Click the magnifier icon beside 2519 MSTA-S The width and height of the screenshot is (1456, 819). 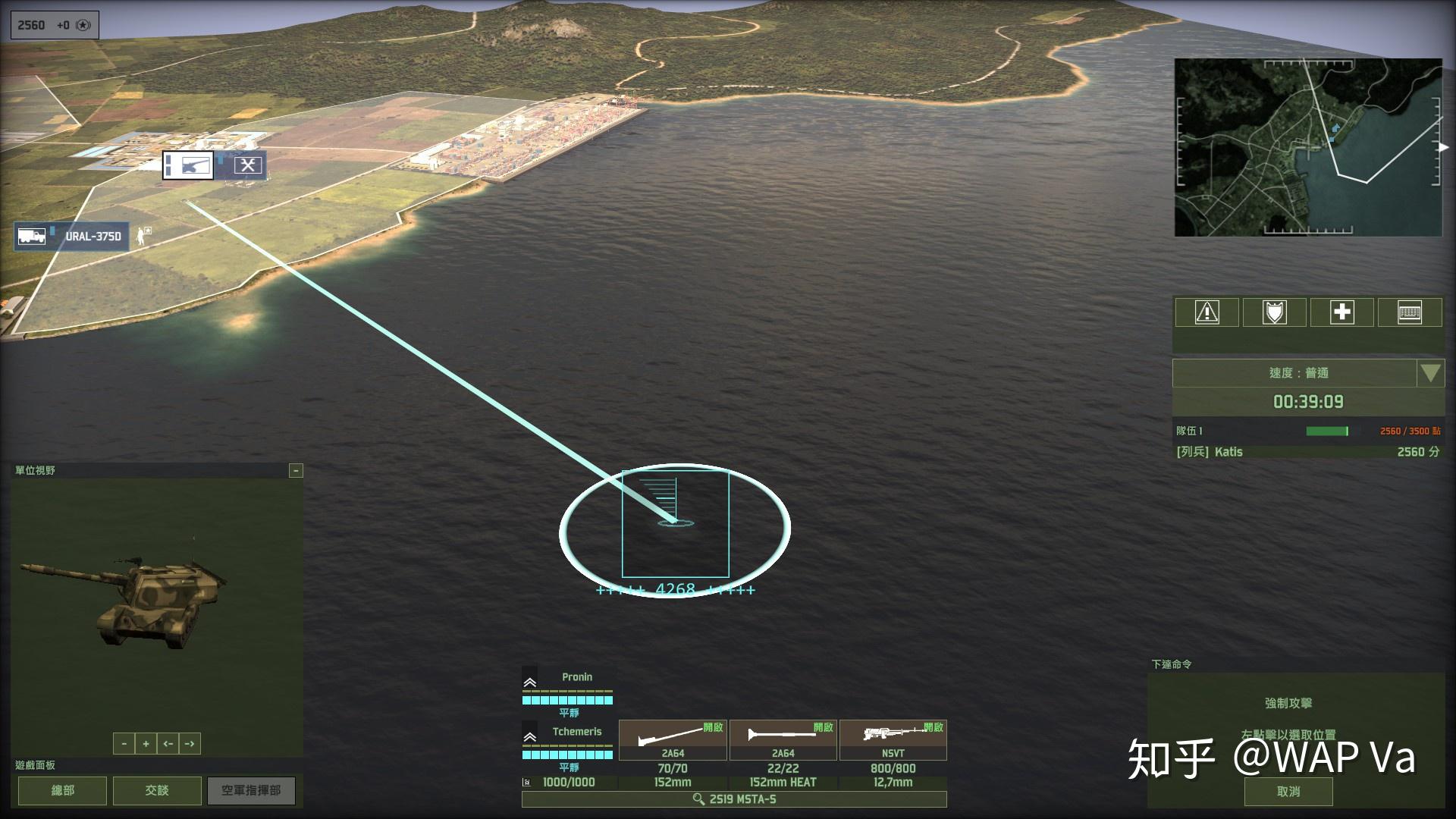click(x=697, y=798)
